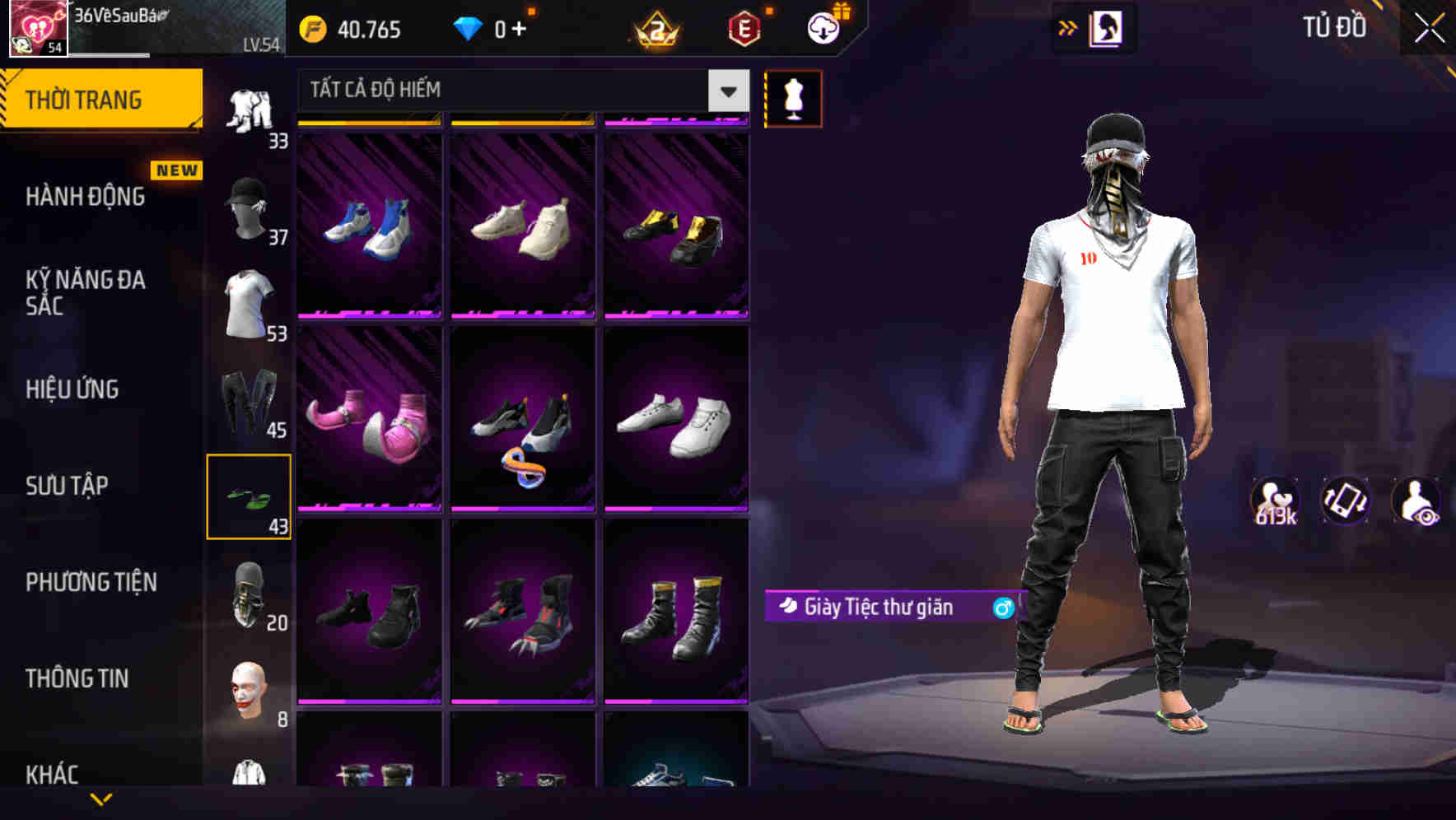Click the wardrobe portrait toggle near TỦ ĐỒ
The image size is (1456, 820).
point(1108,27)
